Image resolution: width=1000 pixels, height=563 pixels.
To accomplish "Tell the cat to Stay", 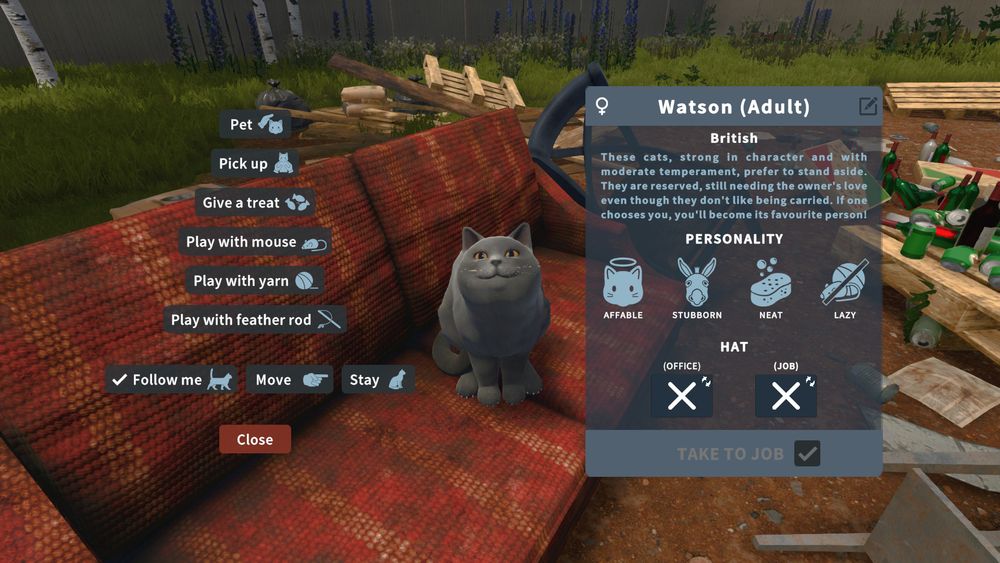I will (377, 380).
